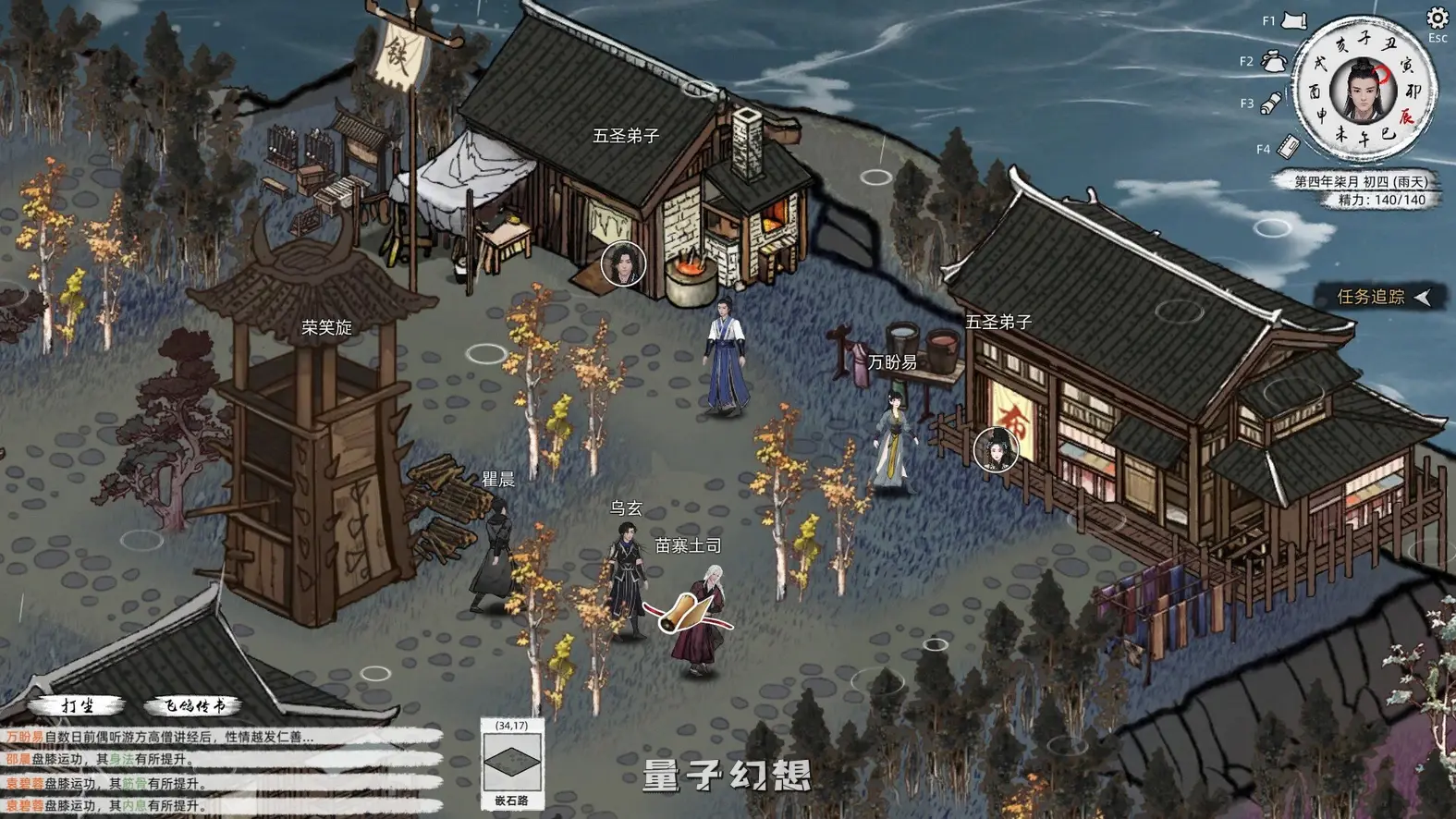
Task: Open the scroll menu using the F3 icon
Action: (1271, 102)
